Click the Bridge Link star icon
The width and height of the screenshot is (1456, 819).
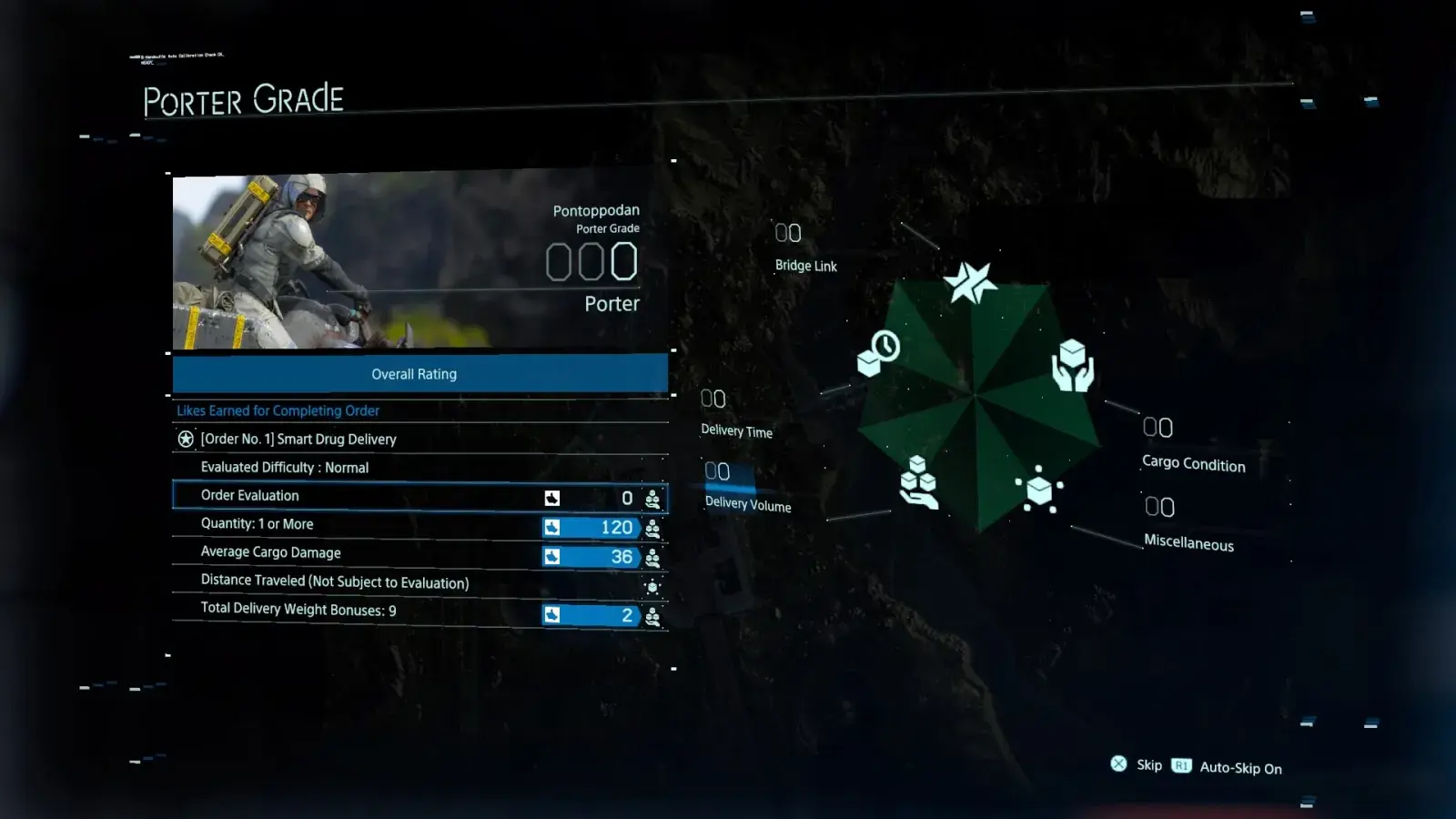[970, 282]
